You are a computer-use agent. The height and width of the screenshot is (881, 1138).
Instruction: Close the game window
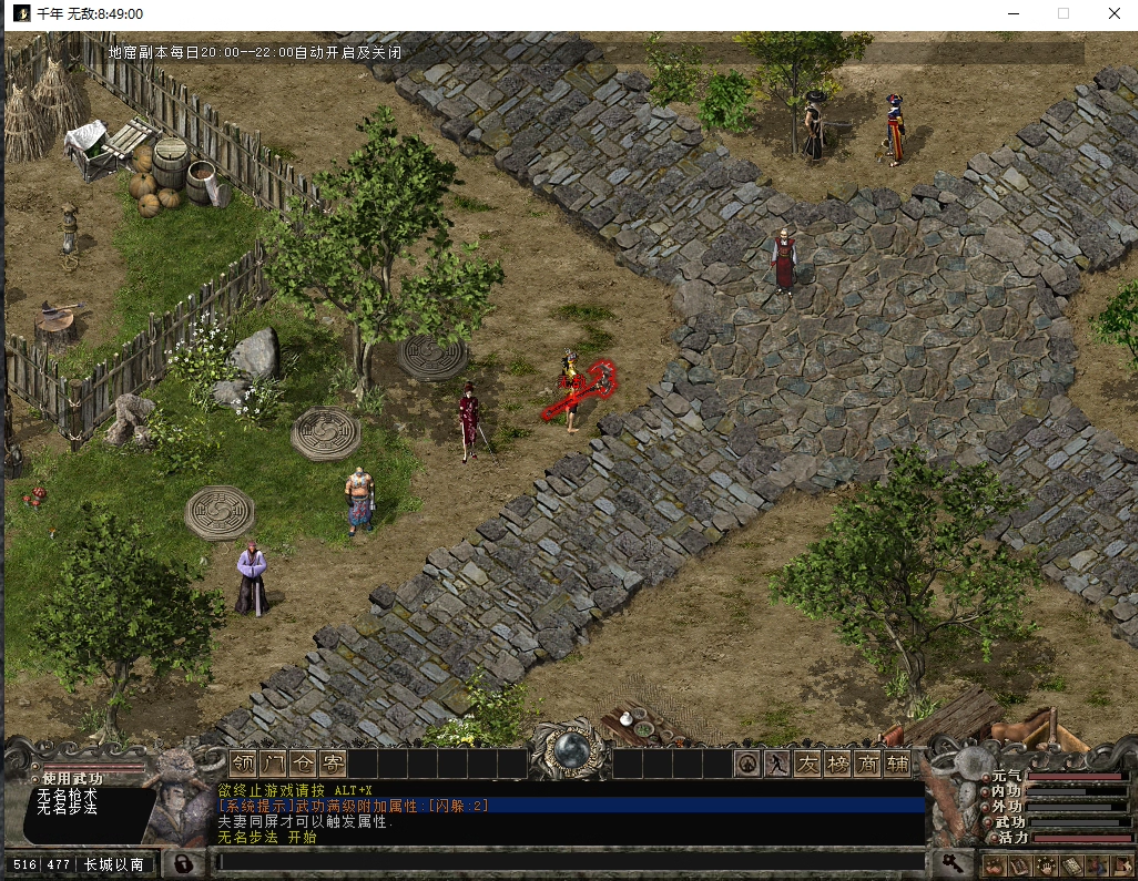pyautogui.click(x=1114, y=14)
